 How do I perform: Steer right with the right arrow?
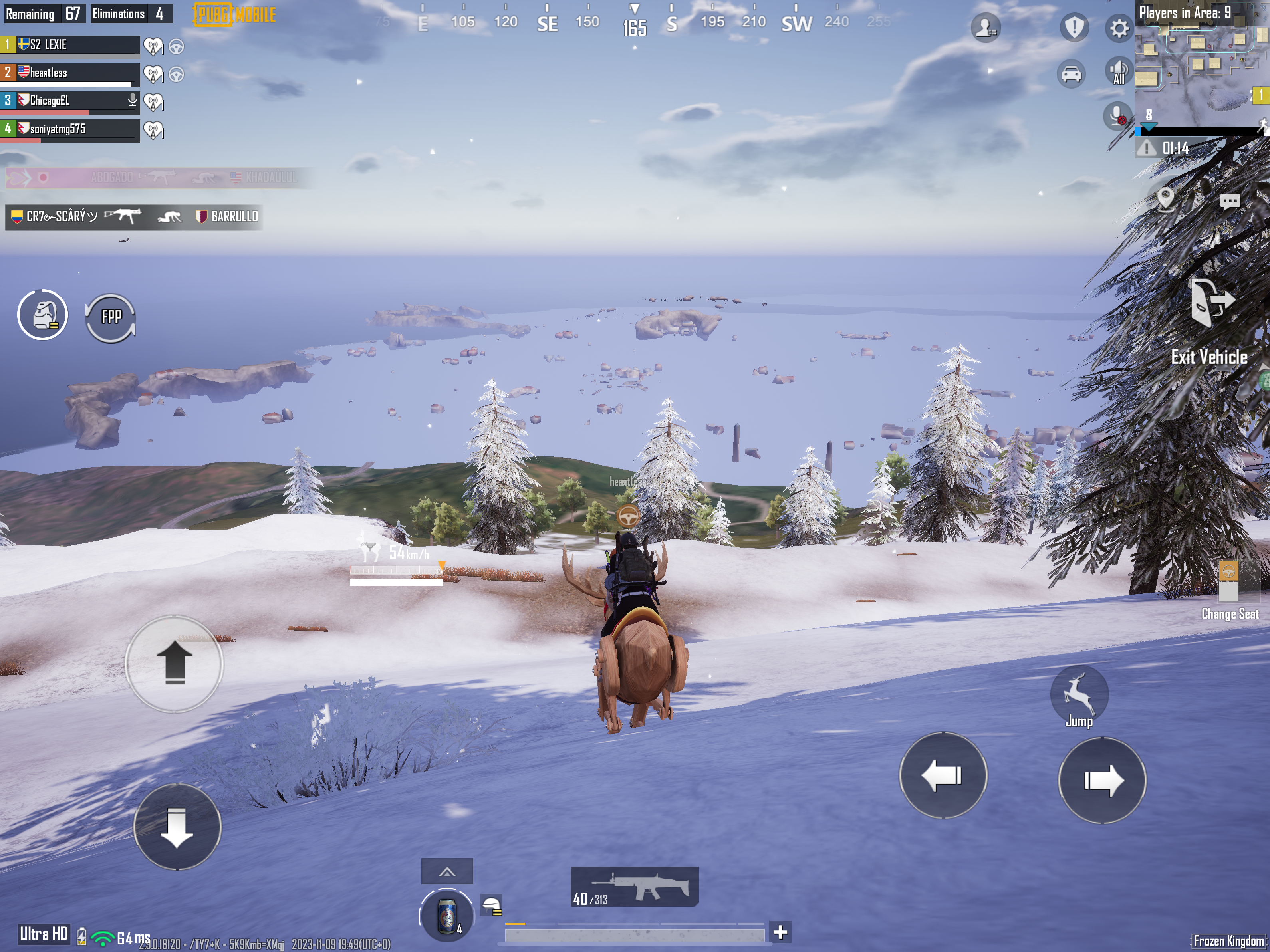1102,780
